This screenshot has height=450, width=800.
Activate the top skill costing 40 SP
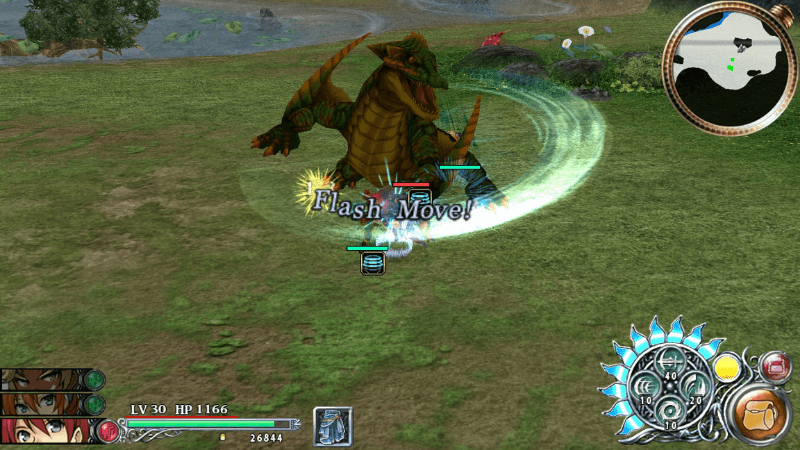coord(671,364)
